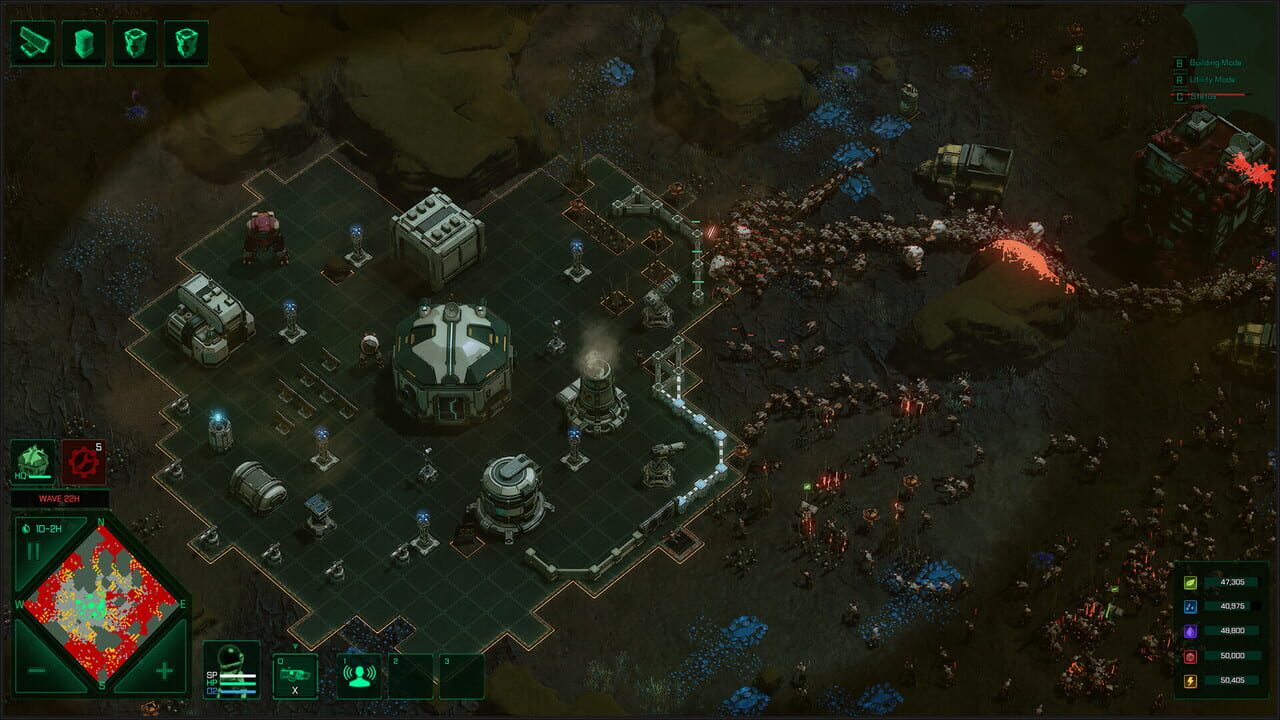Click the weapon icon in hotbar slot 0
The height and width of the screenshot is (720, 1280).
point(295,675)
